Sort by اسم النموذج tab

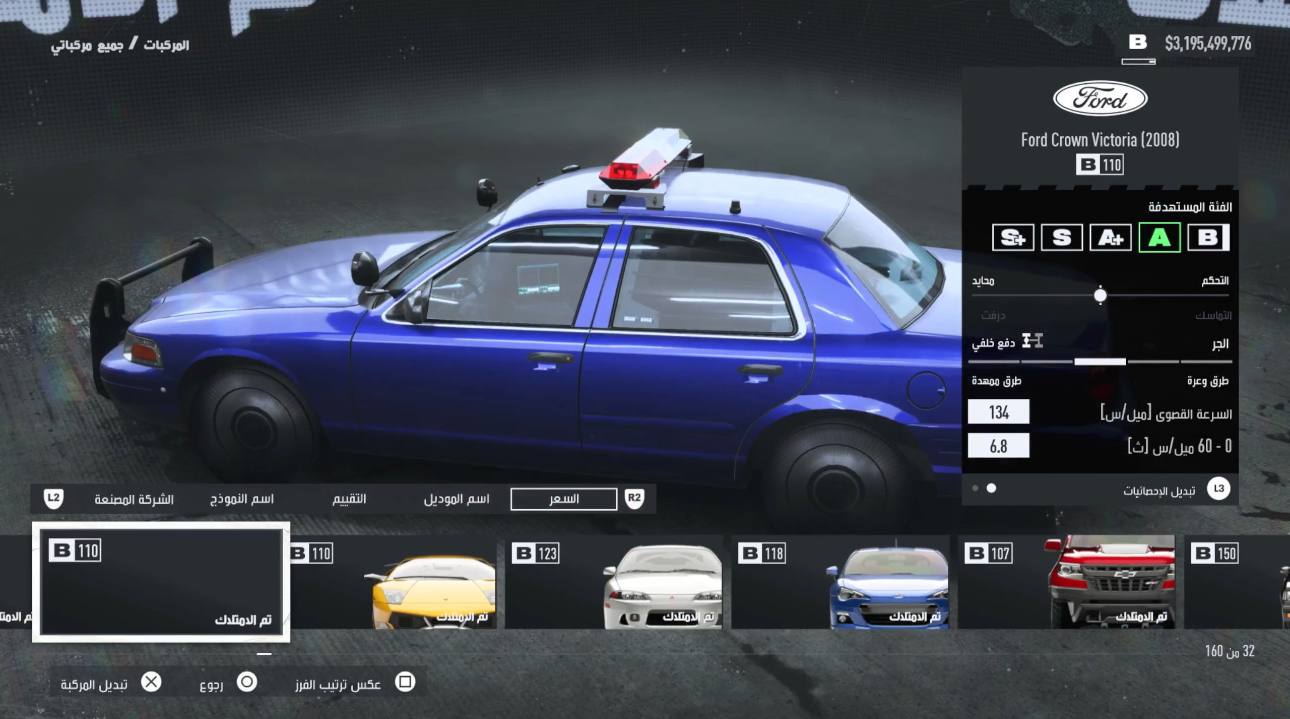pos(242,499)
